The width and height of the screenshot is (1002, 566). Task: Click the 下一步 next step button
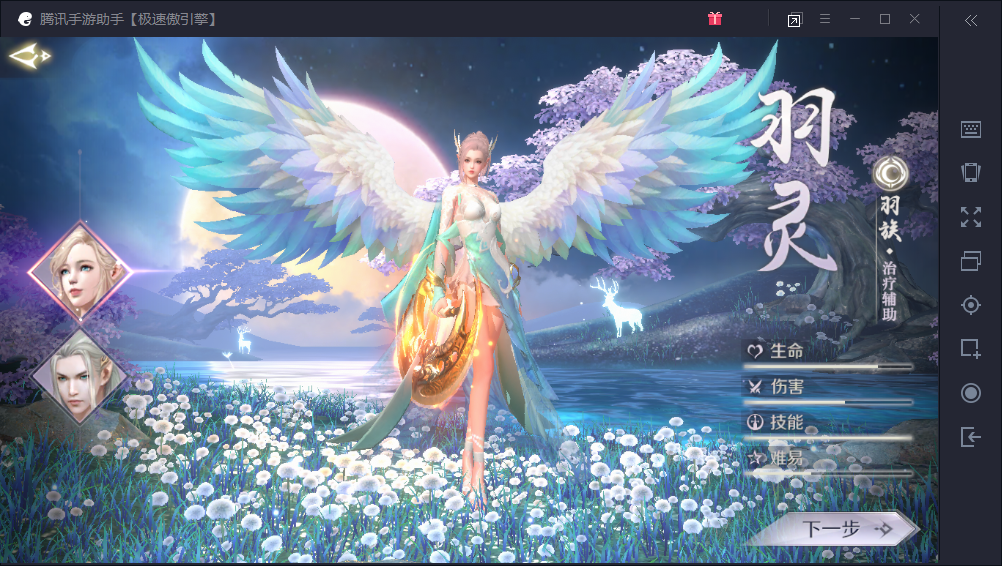[832, 528]
